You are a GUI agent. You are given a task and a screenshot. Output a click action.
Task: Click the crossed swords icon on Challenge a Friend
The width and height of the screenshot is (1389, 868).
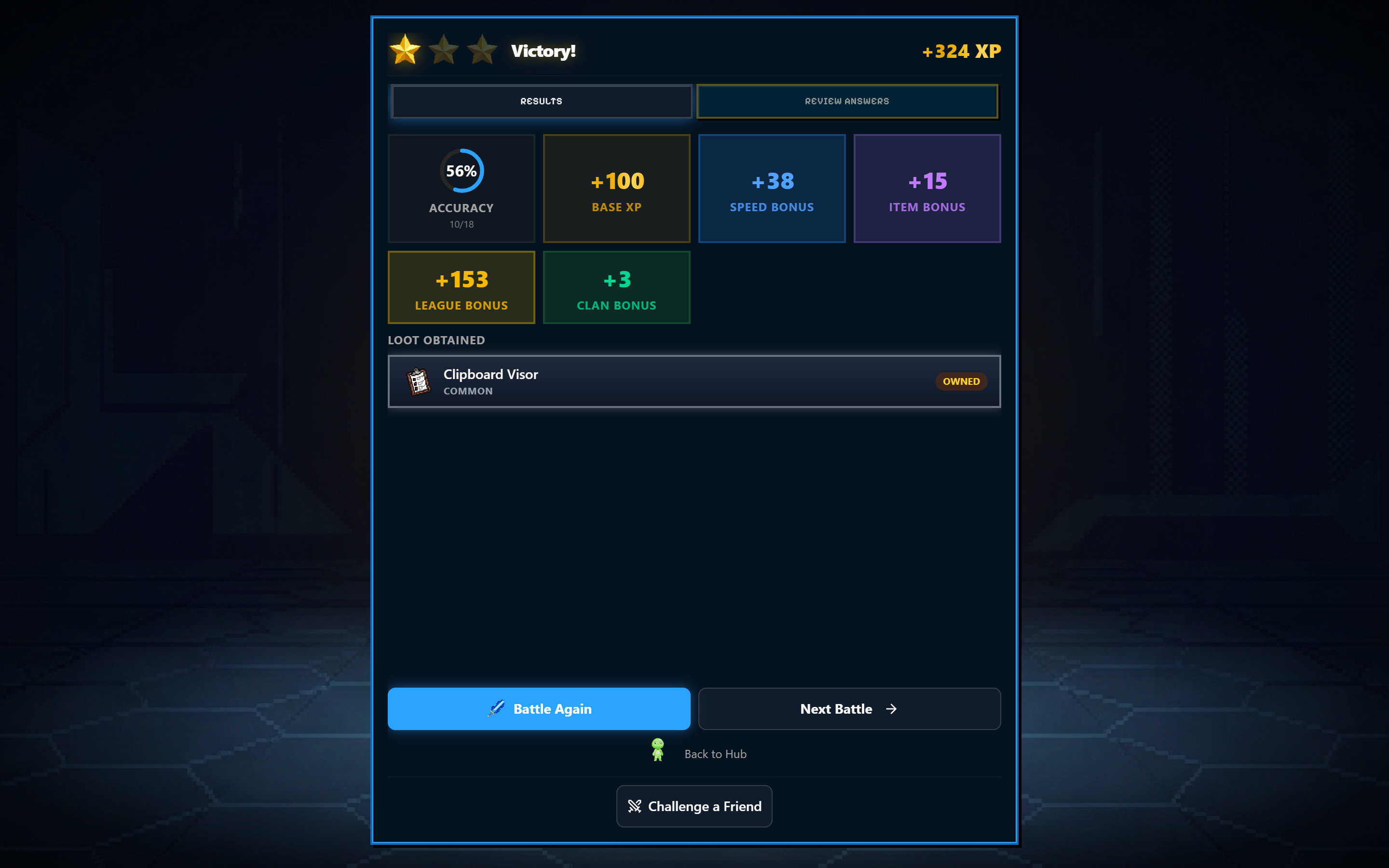(x=635, y=806)
